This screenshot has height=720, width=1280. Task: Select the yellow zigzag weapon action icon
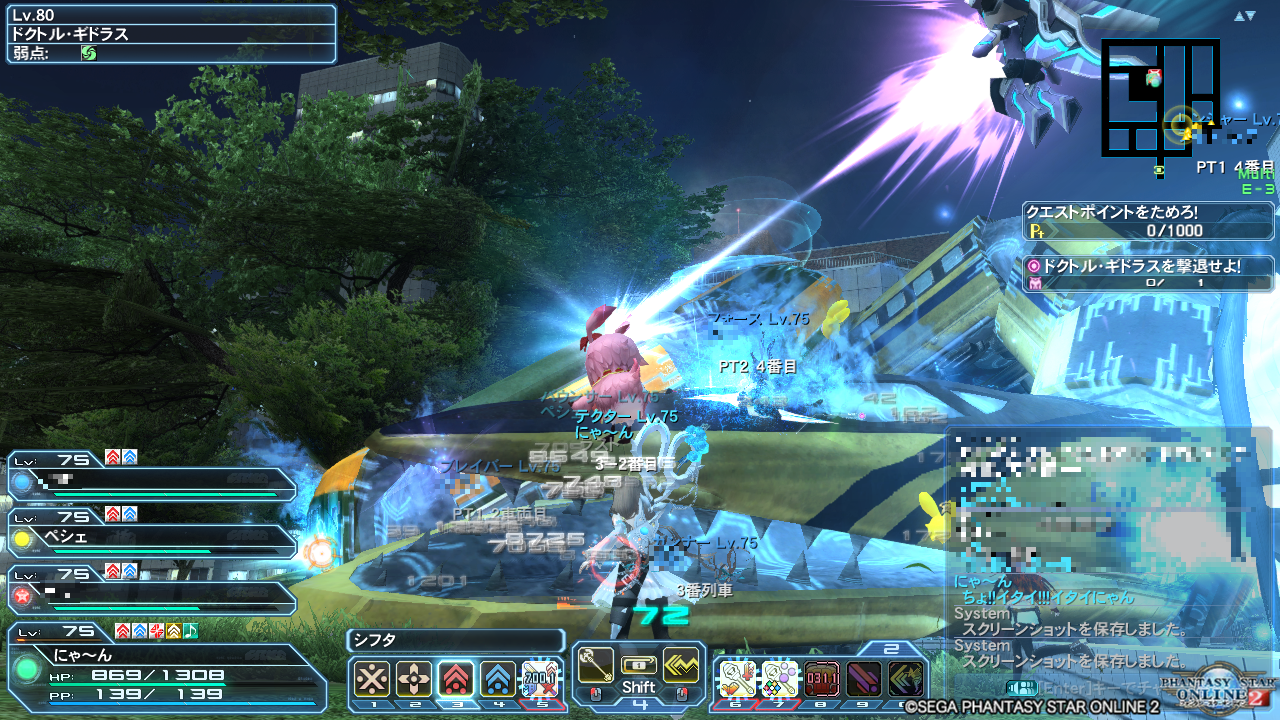[x=681, y=666]
